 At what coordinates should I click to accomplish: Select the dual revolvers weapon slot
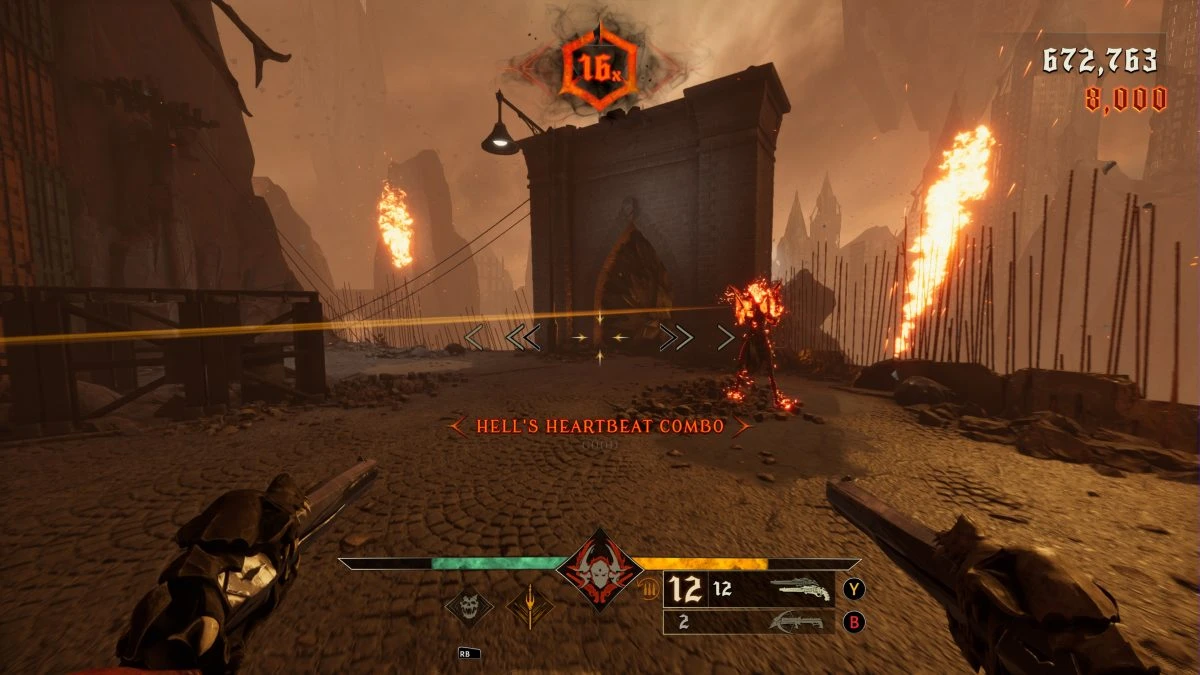coord(803,589)
